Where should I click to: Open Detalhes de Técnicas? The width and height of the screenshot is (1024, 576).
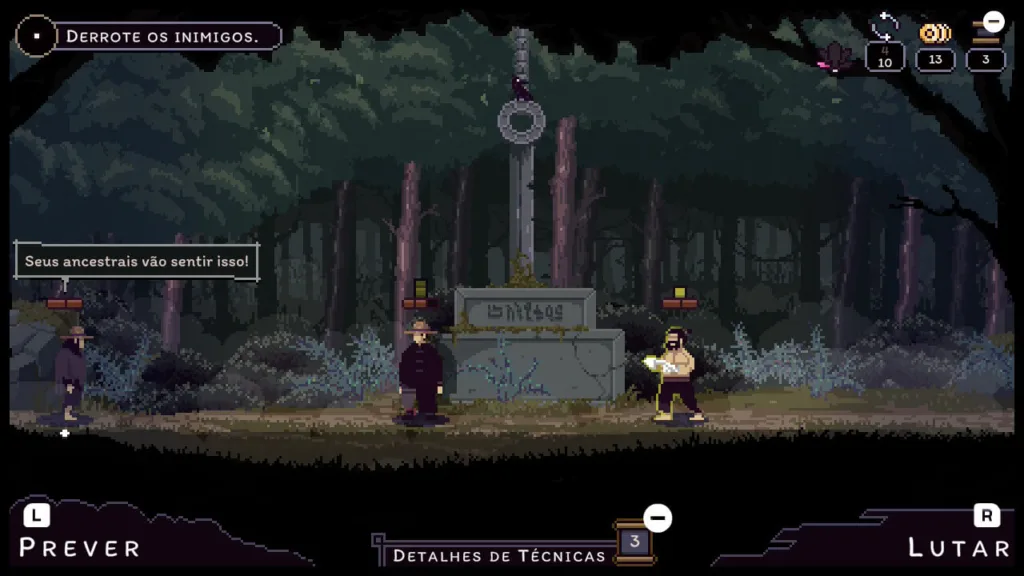point(499,555)
